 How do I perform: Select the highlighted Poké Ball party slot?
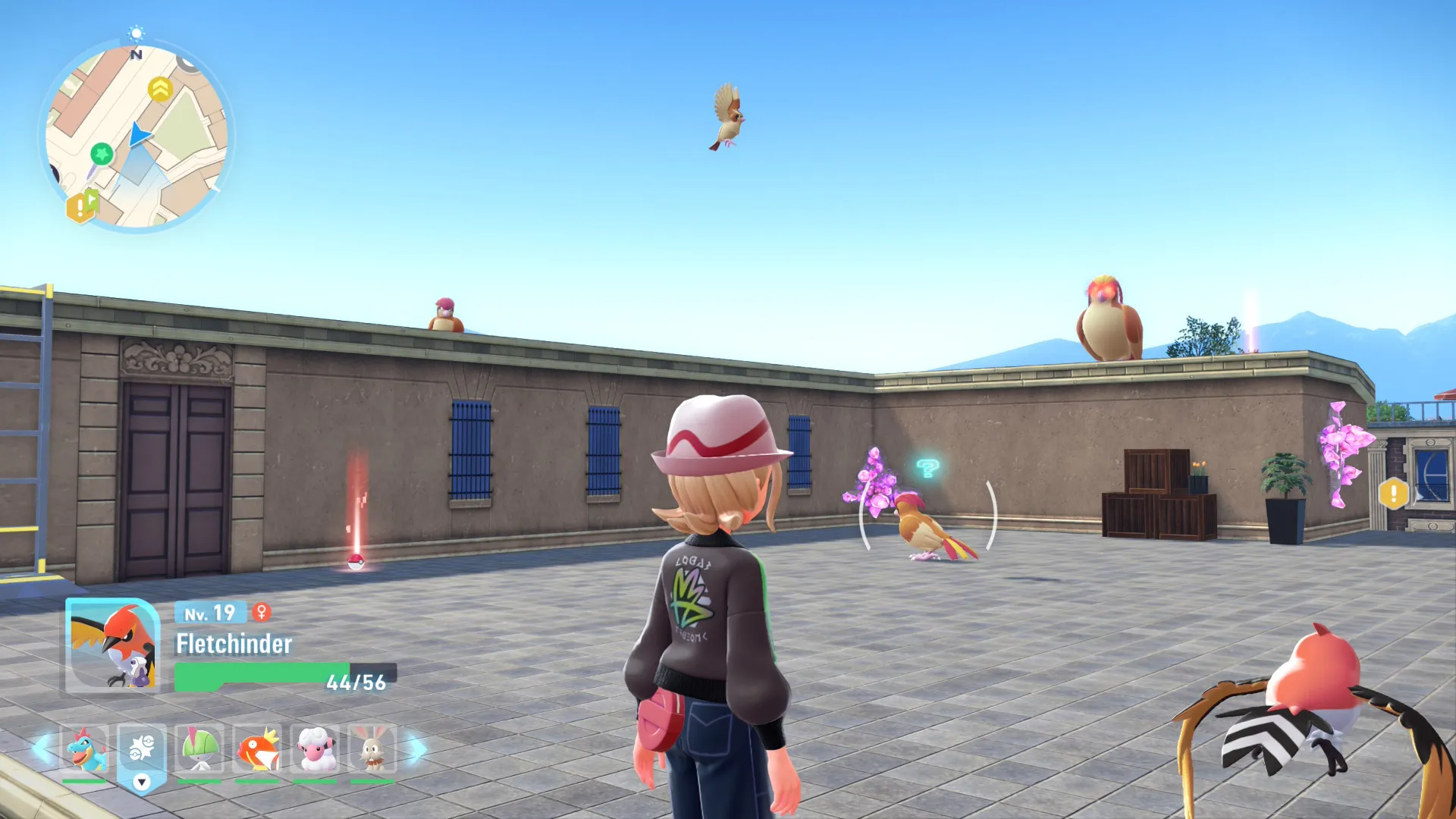tap(142, 749)
